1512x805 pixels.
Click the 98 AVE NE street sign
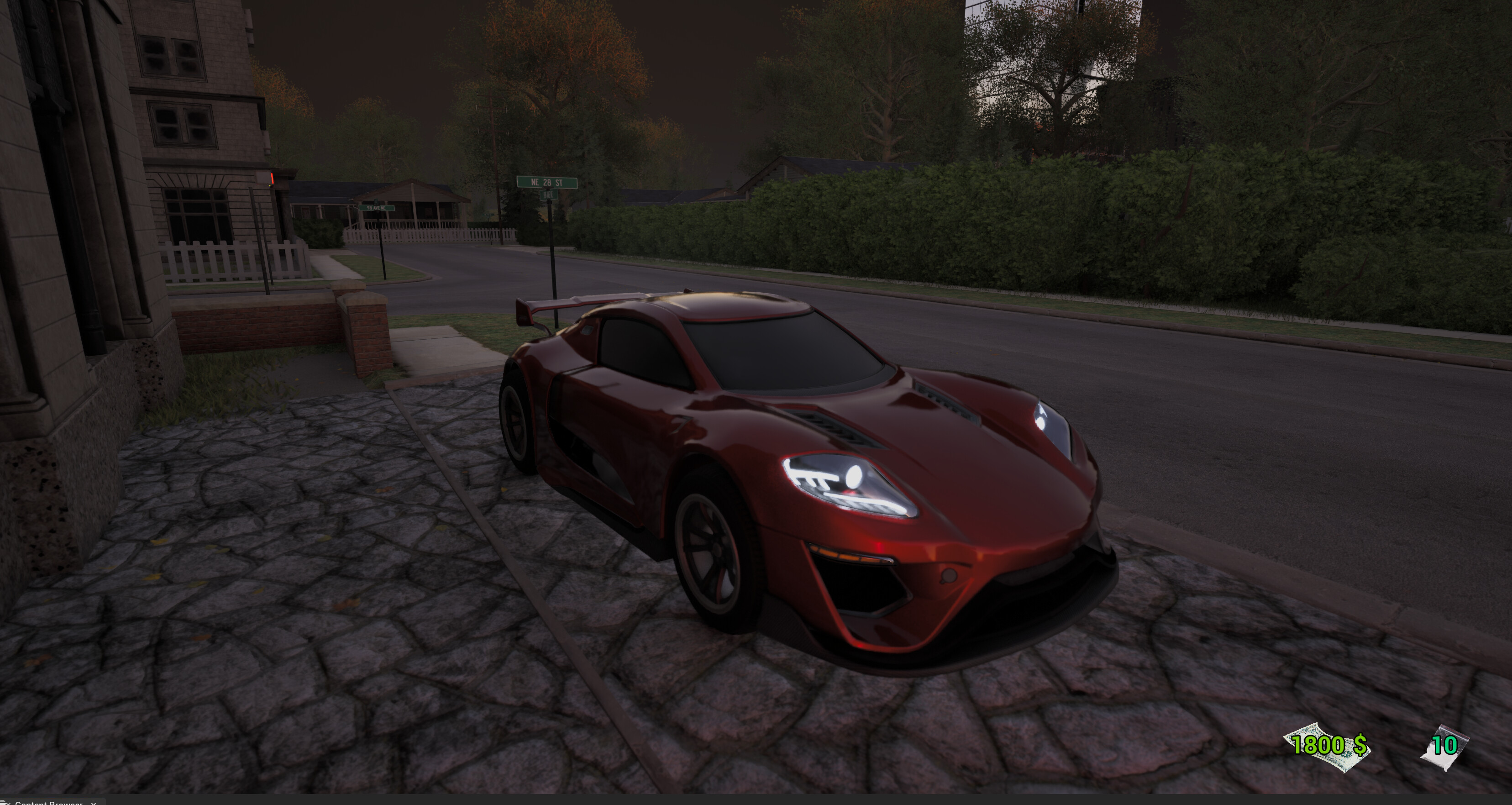376,207
